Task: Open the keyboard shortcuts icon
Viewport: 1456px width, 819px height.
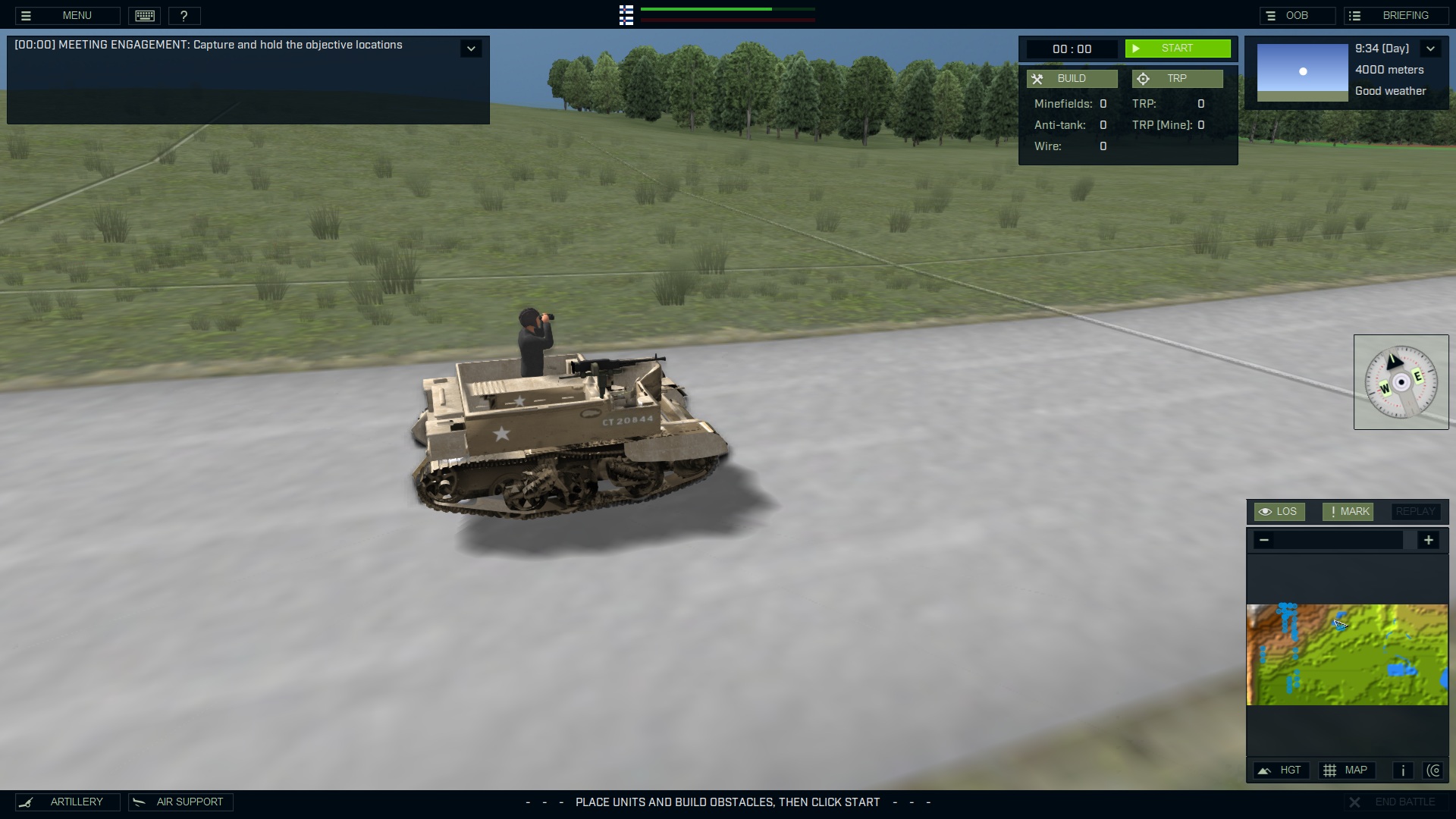Action: pyautogui.click(x=144, y=15)
